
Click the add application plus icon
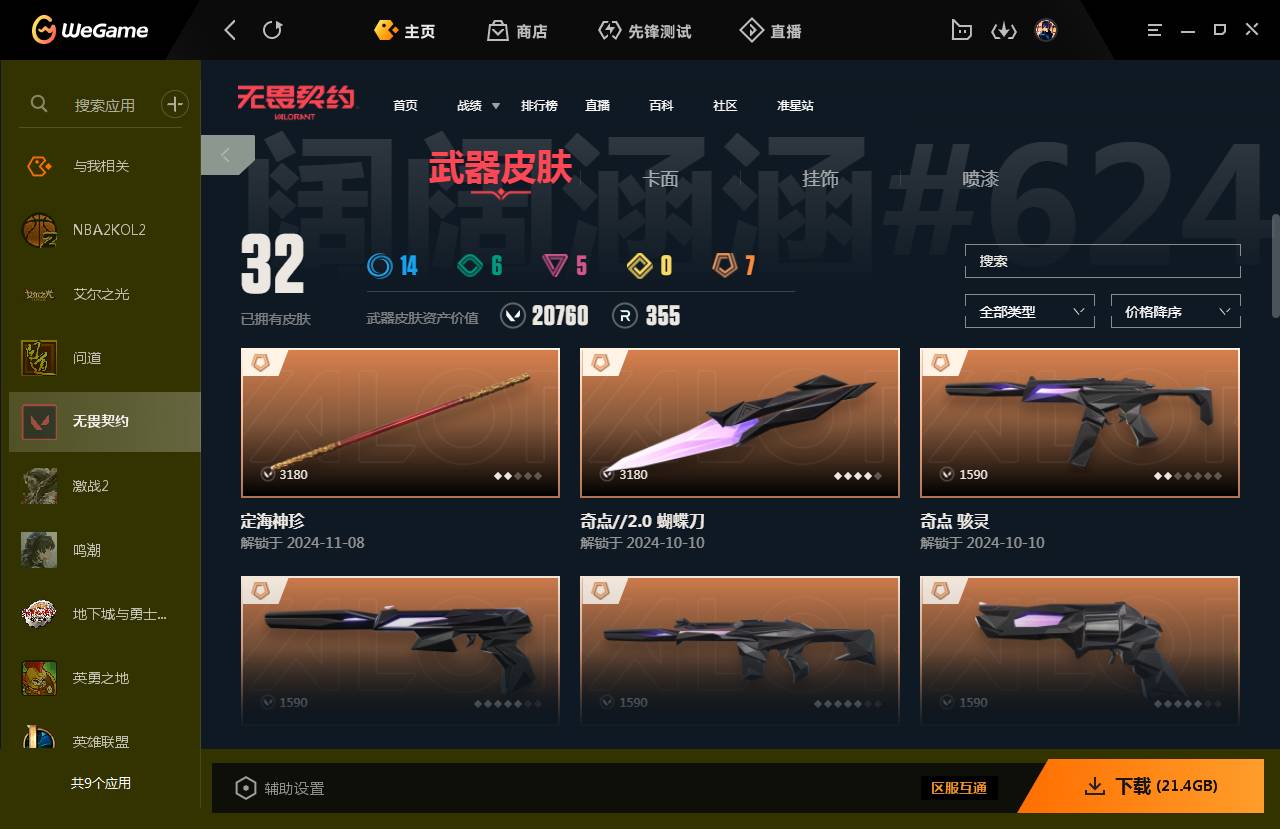click(x=175, y=103)
